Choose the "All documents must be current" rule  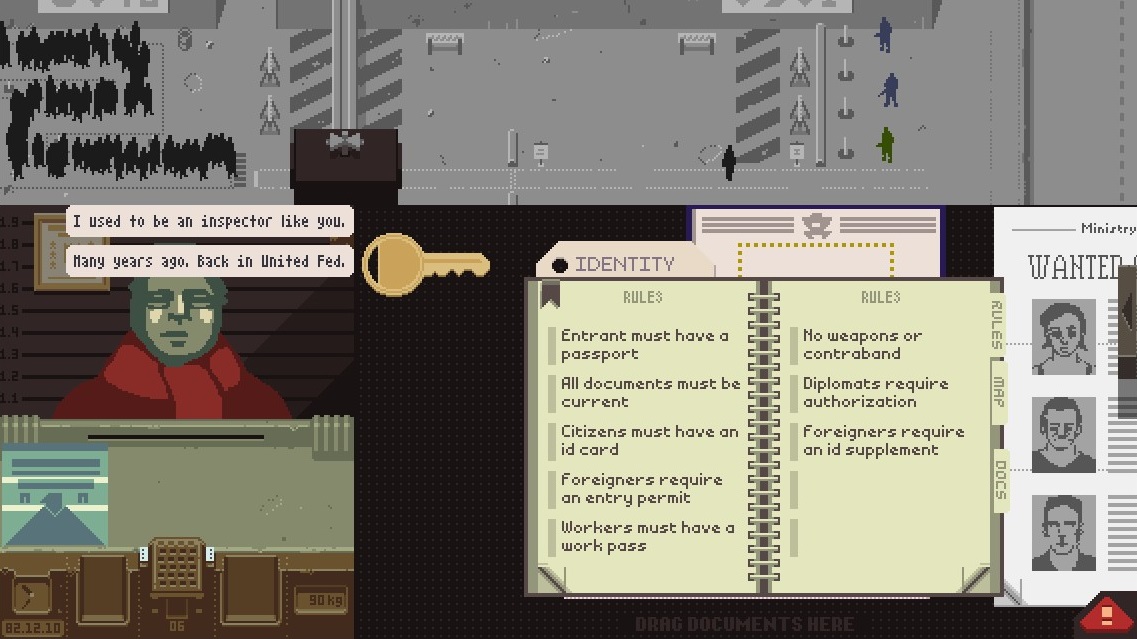coord(650,392)
